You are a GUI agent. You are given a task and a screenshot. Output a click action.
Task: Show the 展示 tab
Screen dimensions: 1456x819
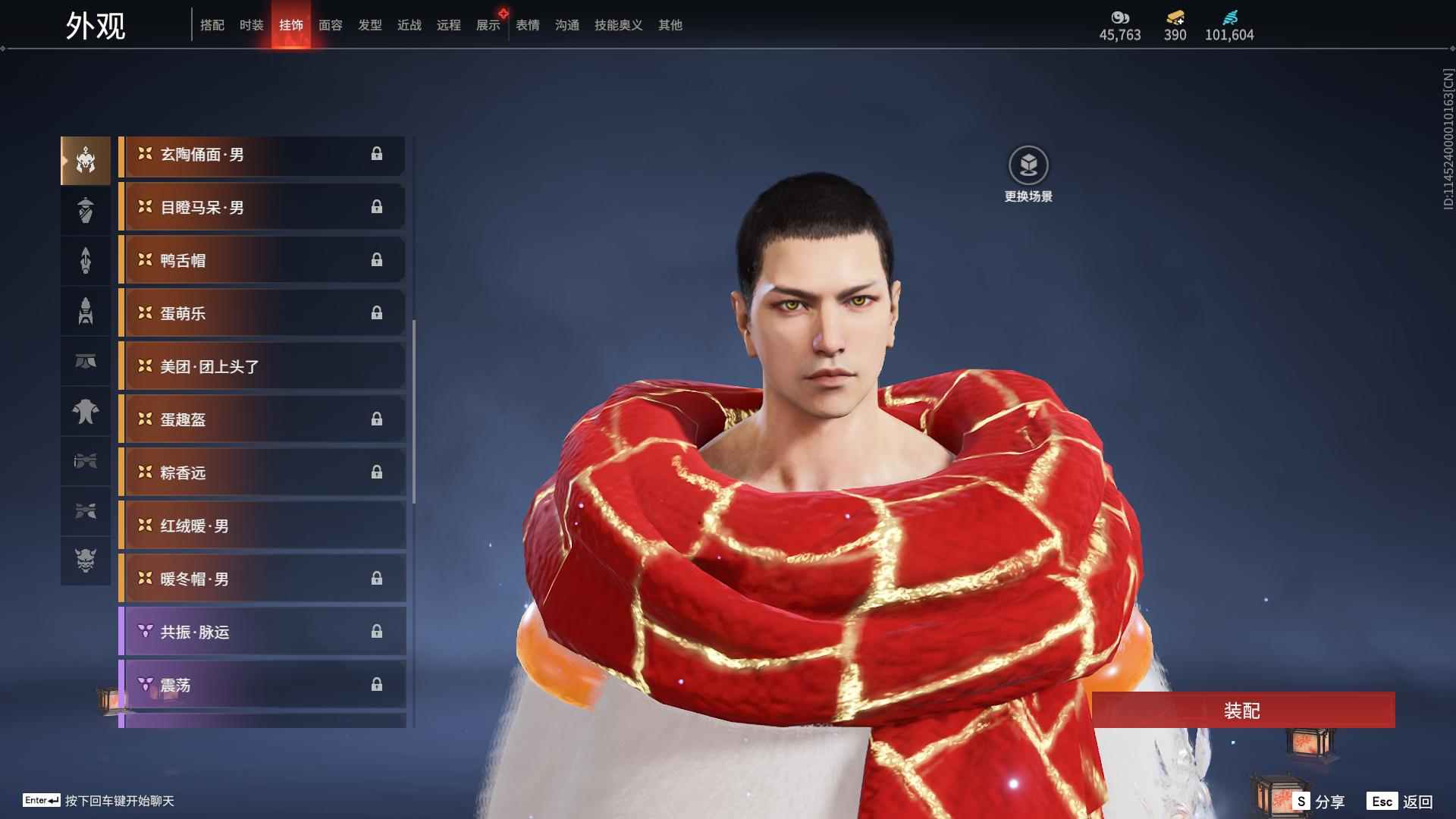[x=488, y=25]
